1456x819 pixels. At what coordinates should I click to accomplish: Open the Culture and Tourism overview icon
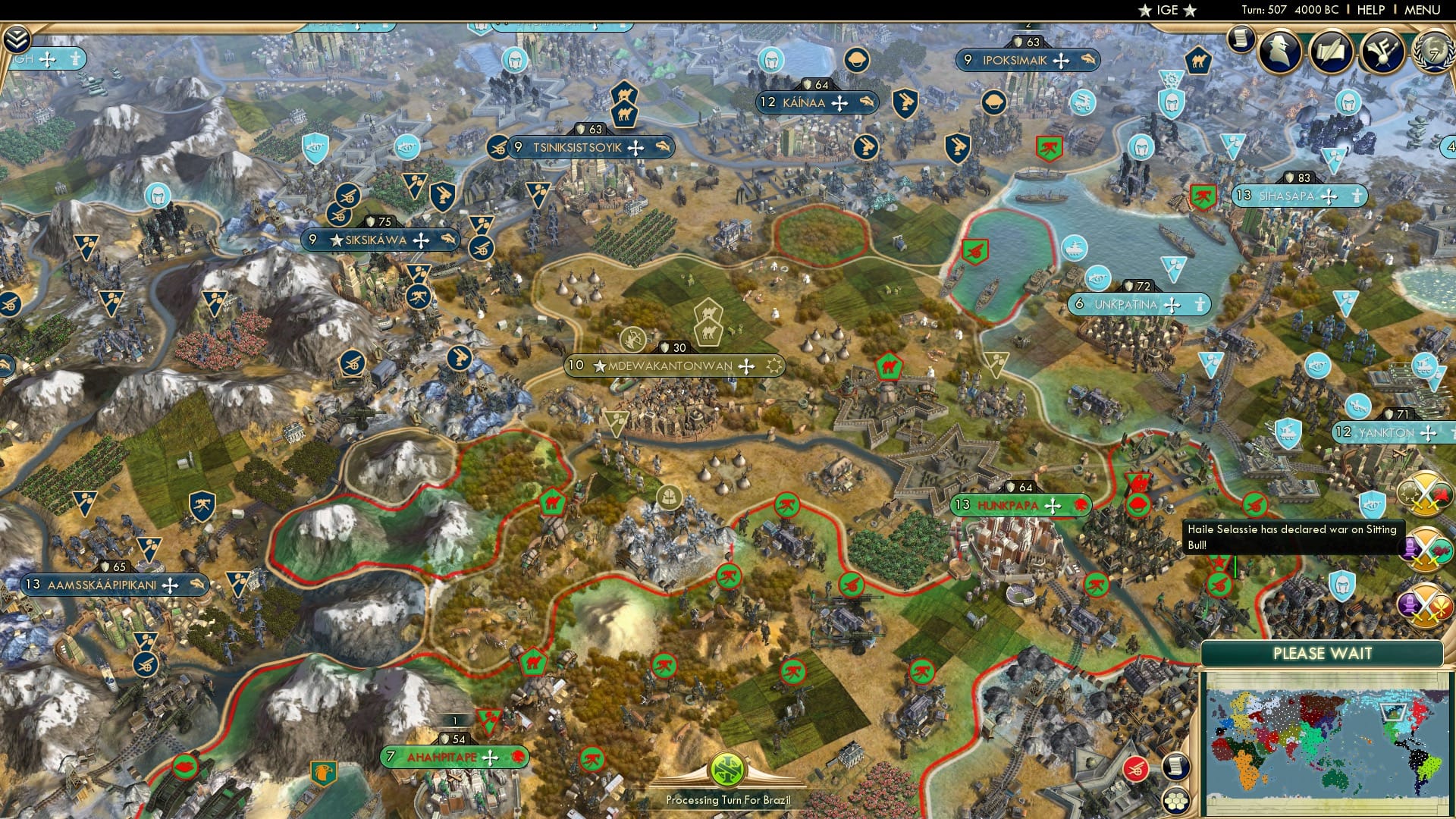[1383, 51]
